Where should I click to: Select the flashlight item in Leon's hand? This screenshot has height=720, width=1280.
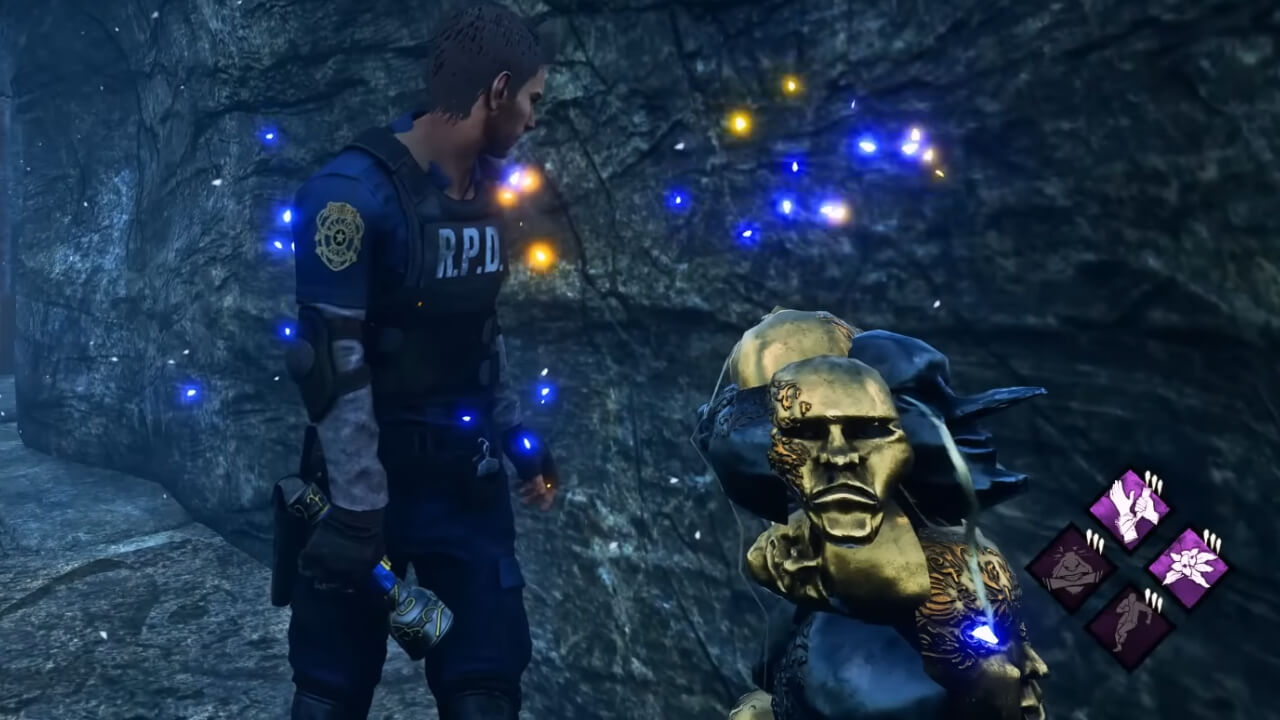(x=424, y=611)
